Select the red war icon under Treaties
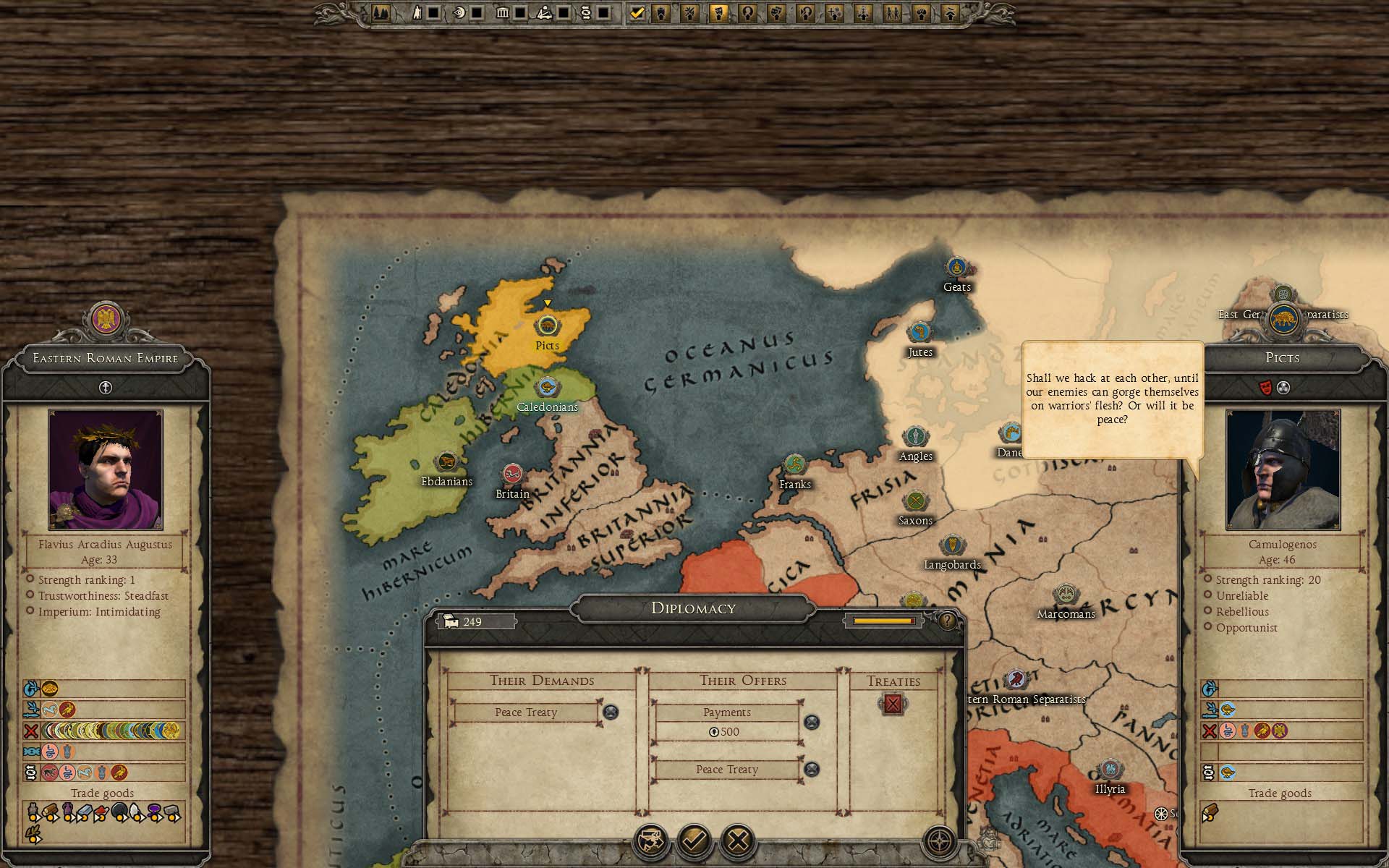The height and width of the screenshot is (868, 1389). point(893,704)
